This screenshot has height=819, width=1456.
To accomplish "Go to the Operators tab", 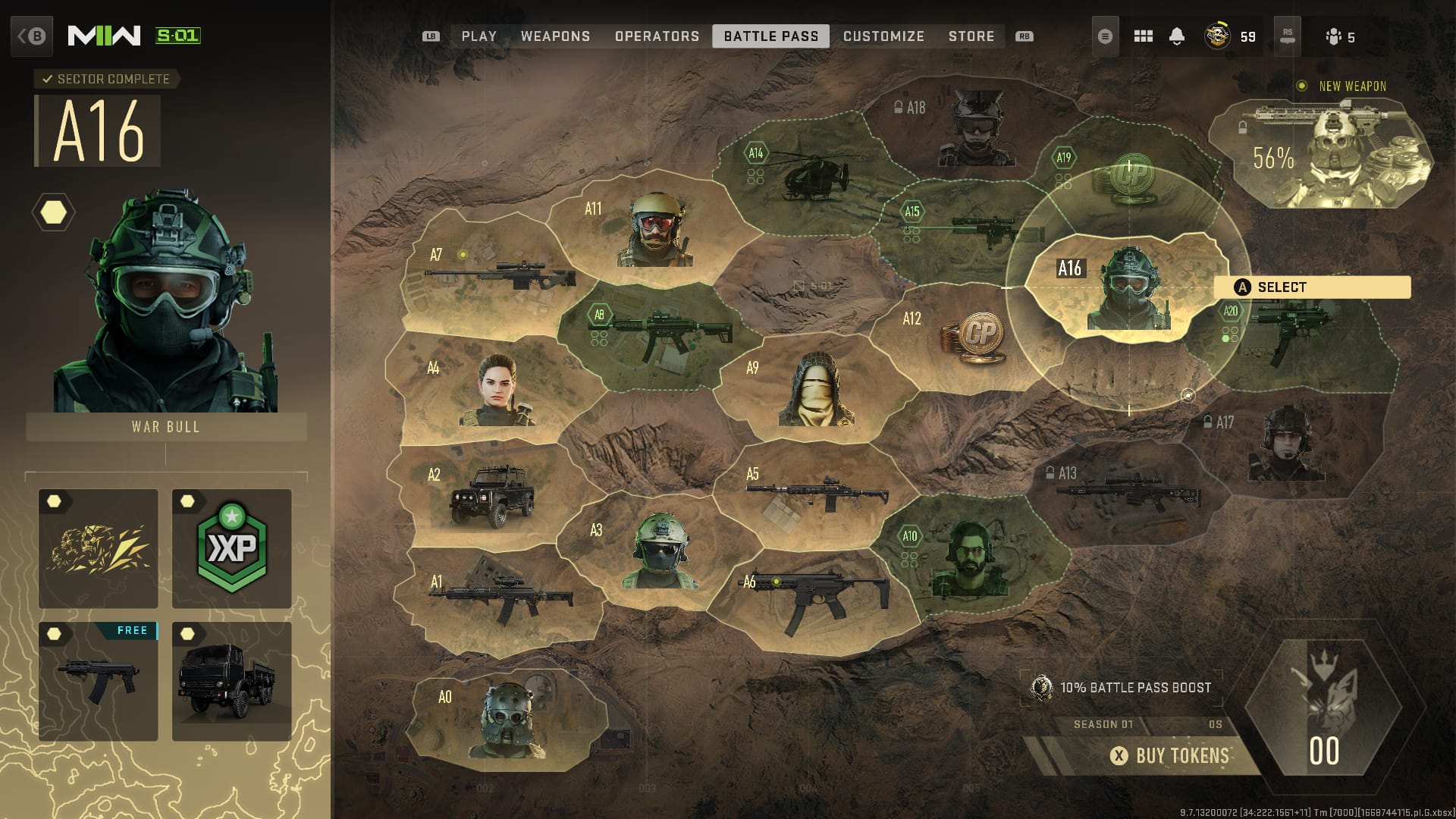I will 657,36.
